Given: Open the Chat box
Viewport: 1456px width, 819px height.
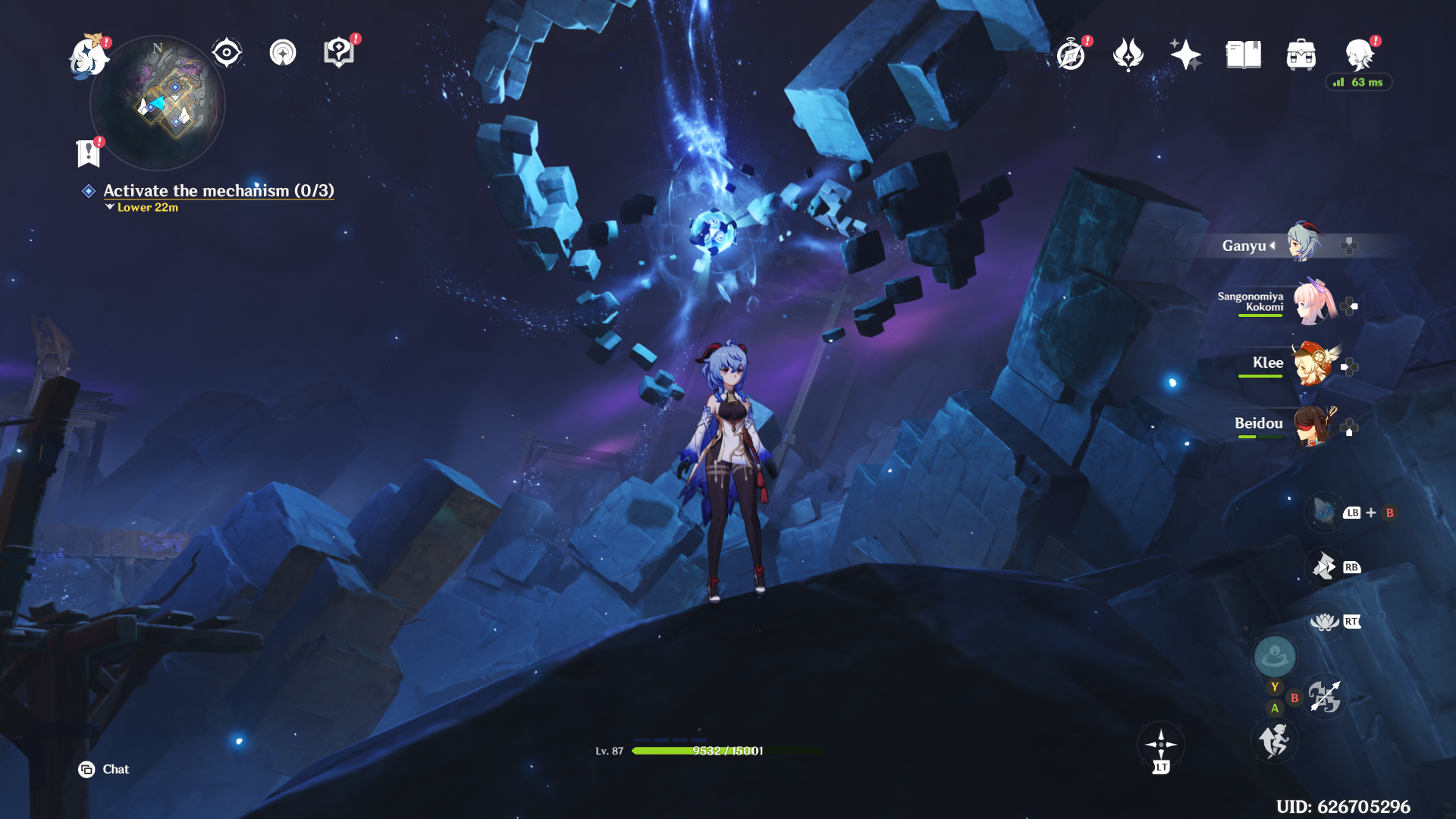Looking at the screenshot, I should (x=104, y=770).
